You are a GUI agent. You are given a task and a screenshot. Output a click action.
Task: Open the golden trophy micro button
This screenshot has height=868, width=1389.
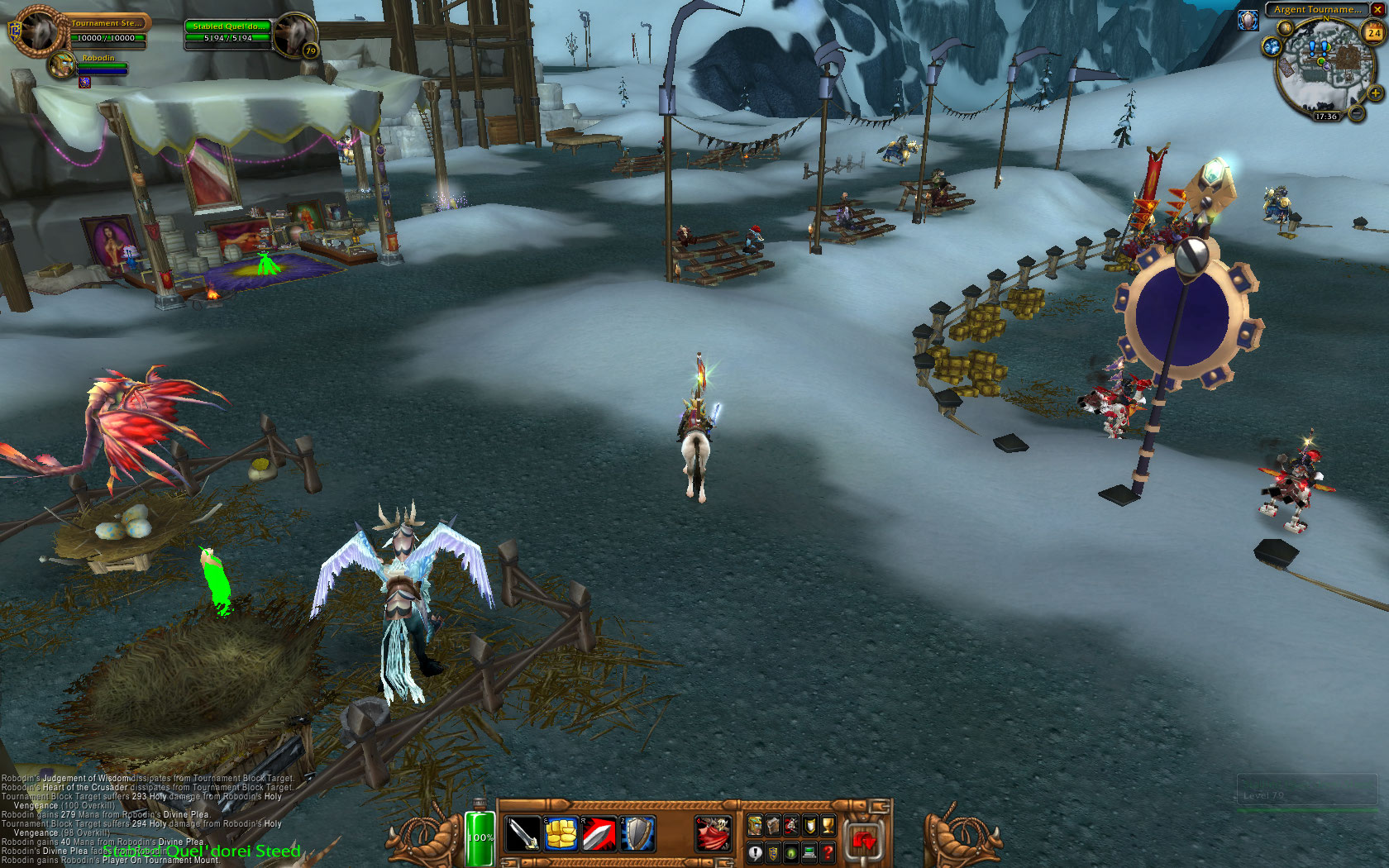coord(828,824)
